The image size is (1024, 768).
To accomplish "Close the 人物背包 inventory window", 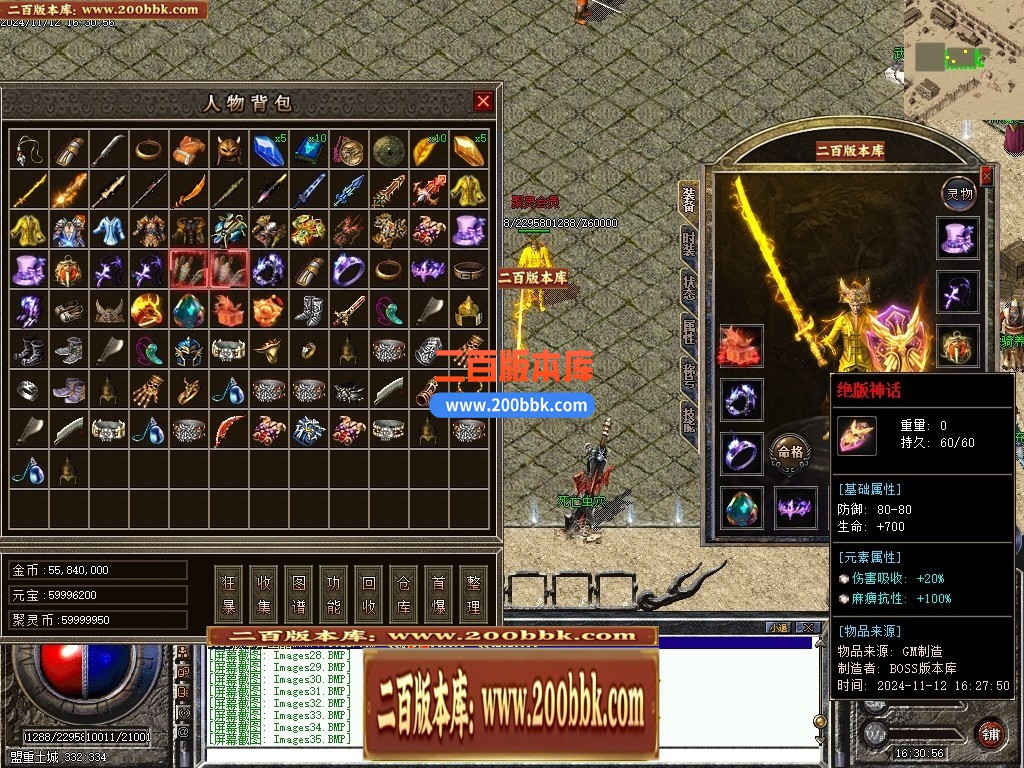I will coord(483,101).
